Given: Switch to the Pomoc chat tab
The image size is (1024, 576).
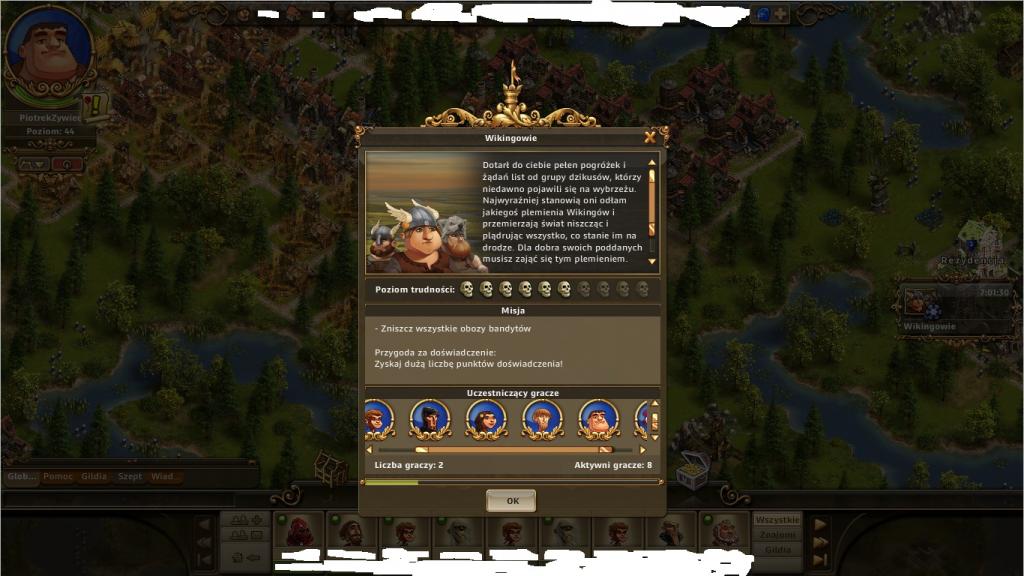Looking at the screenshot, I should [x=59, y=477].
